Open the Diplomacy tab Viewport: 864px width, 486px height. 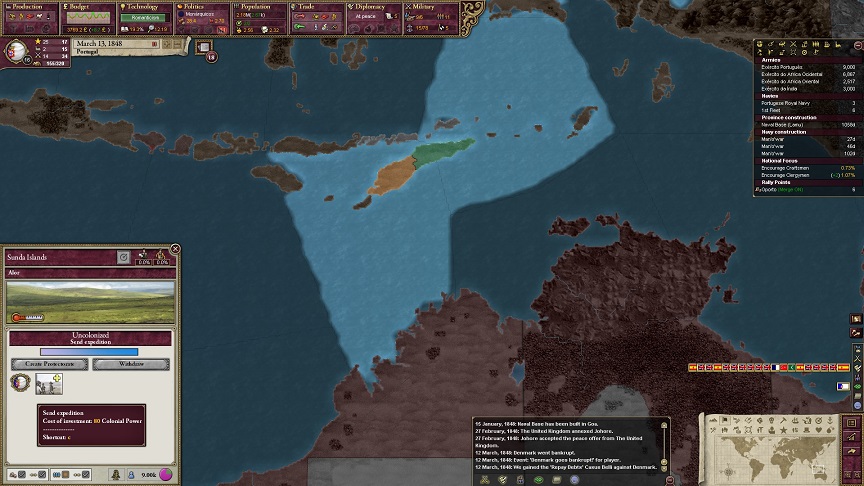[374, 7]
